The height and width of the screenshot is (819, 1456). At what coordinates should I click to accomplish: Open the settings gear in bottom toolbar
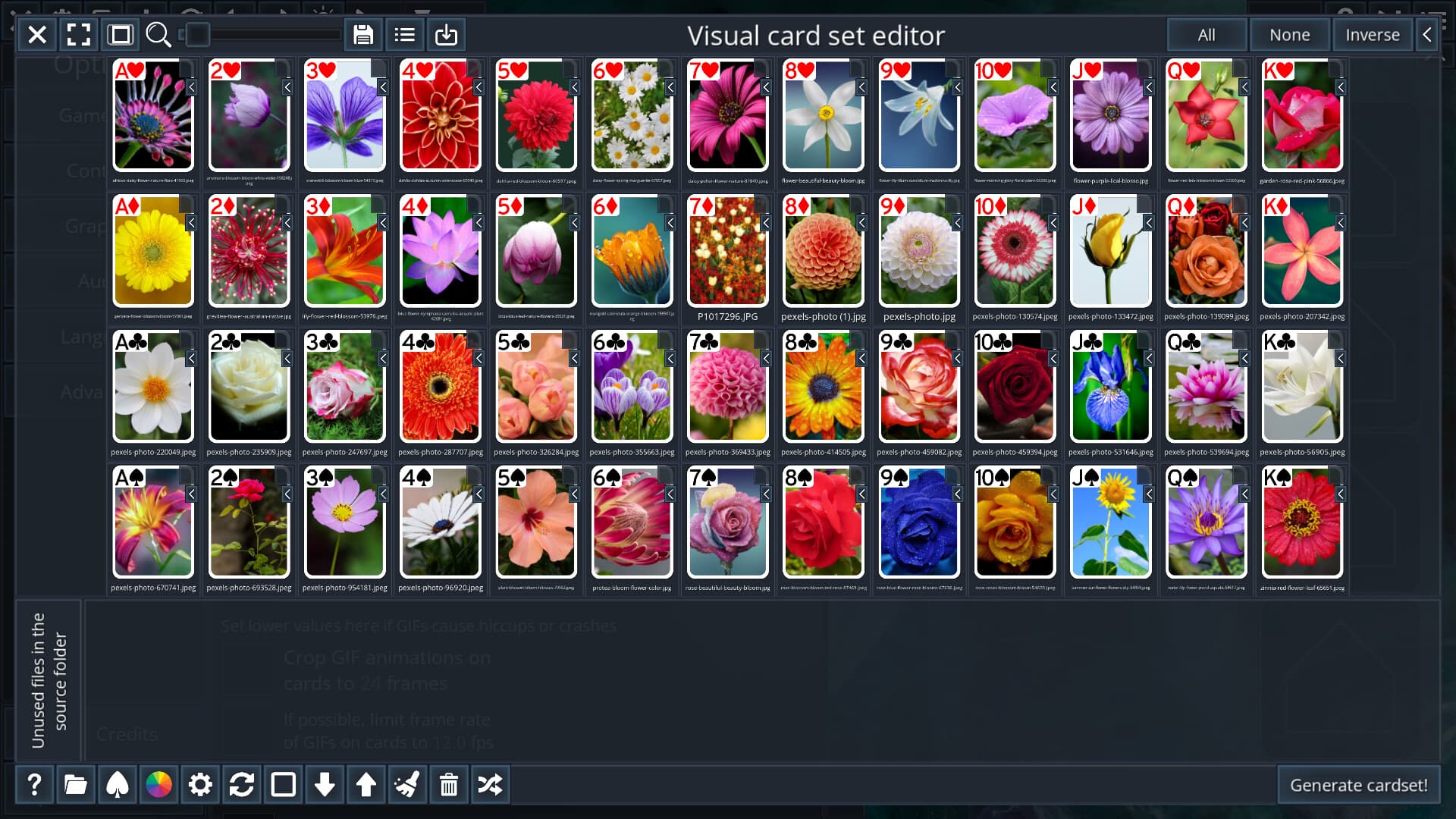199,785
